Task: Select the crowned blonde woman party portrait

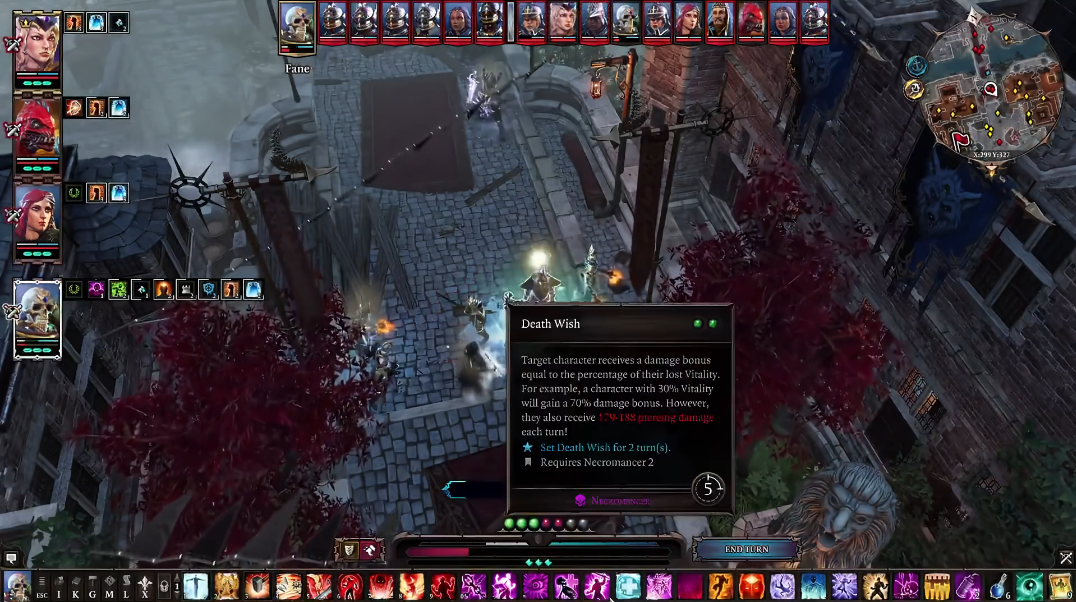Action: [38, 44]
